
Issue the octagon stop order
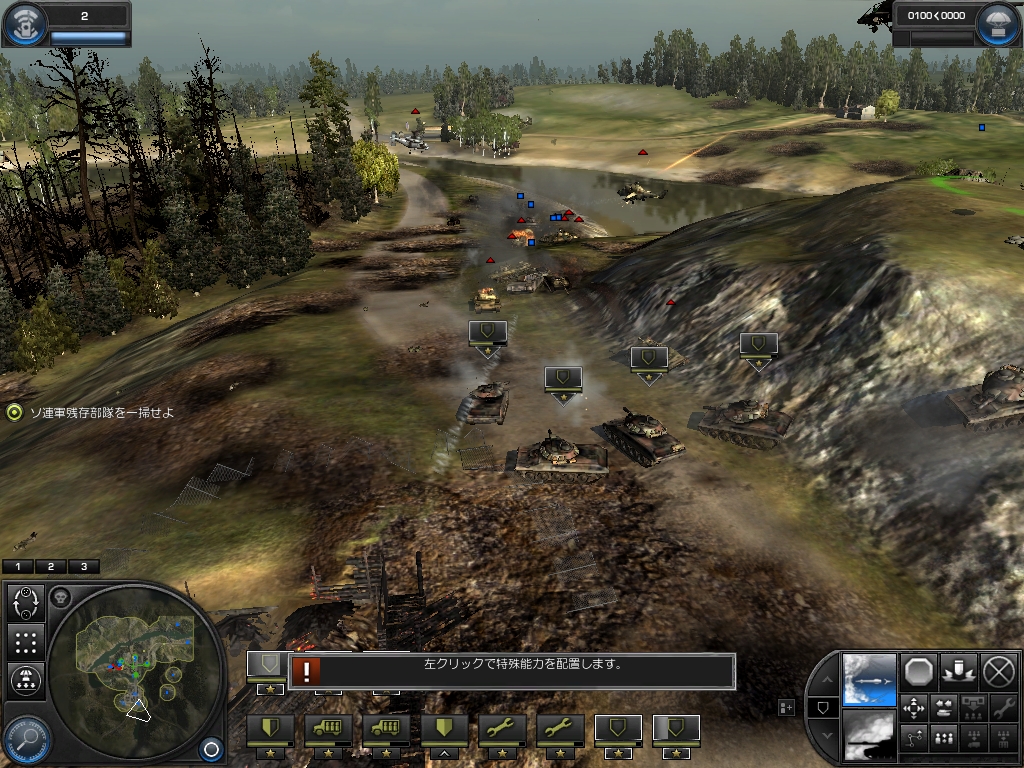point(918,671)
